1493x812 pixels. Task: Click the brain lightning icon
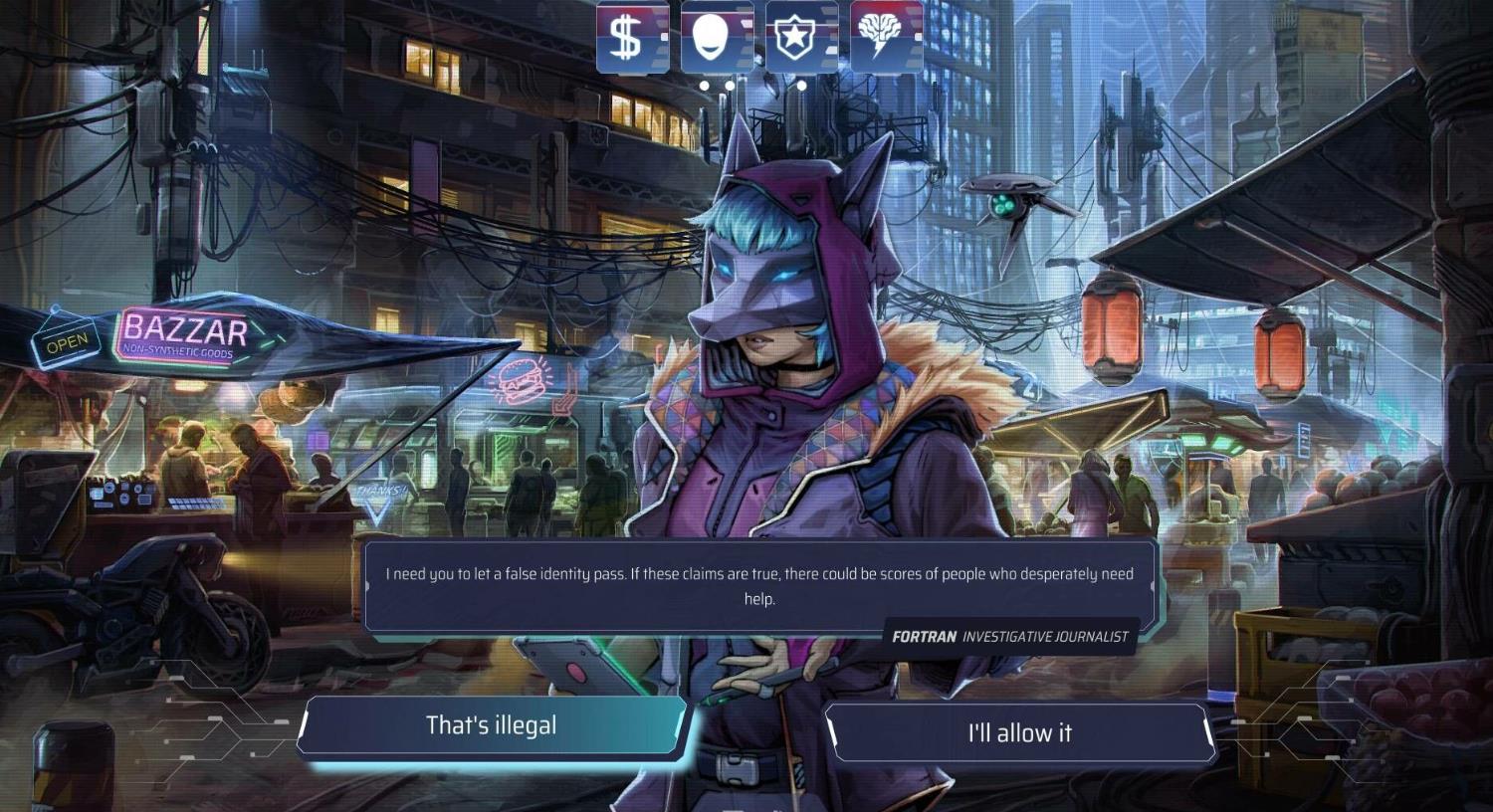coord(886,37)
